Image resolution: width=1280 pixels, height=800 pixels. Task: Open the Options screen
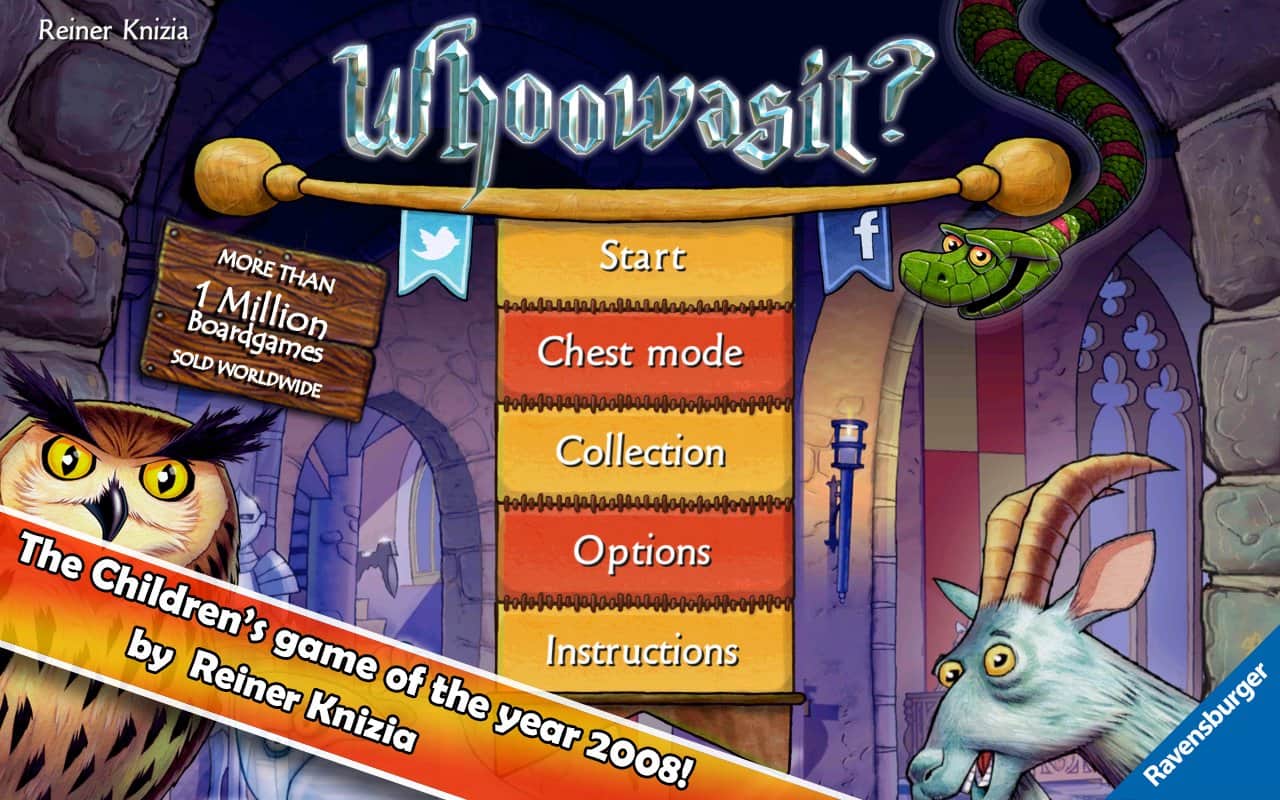point(643,551)
